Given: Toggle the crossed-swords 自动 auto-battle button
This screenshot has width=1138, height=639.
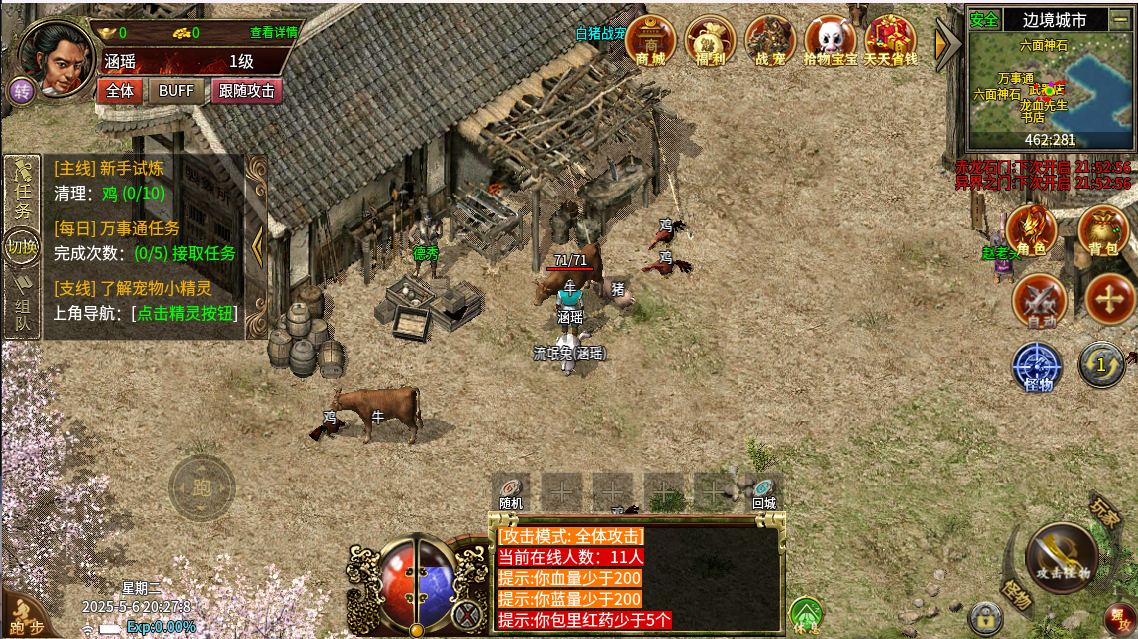Looking at the screenshot, I should point(1039,299).
